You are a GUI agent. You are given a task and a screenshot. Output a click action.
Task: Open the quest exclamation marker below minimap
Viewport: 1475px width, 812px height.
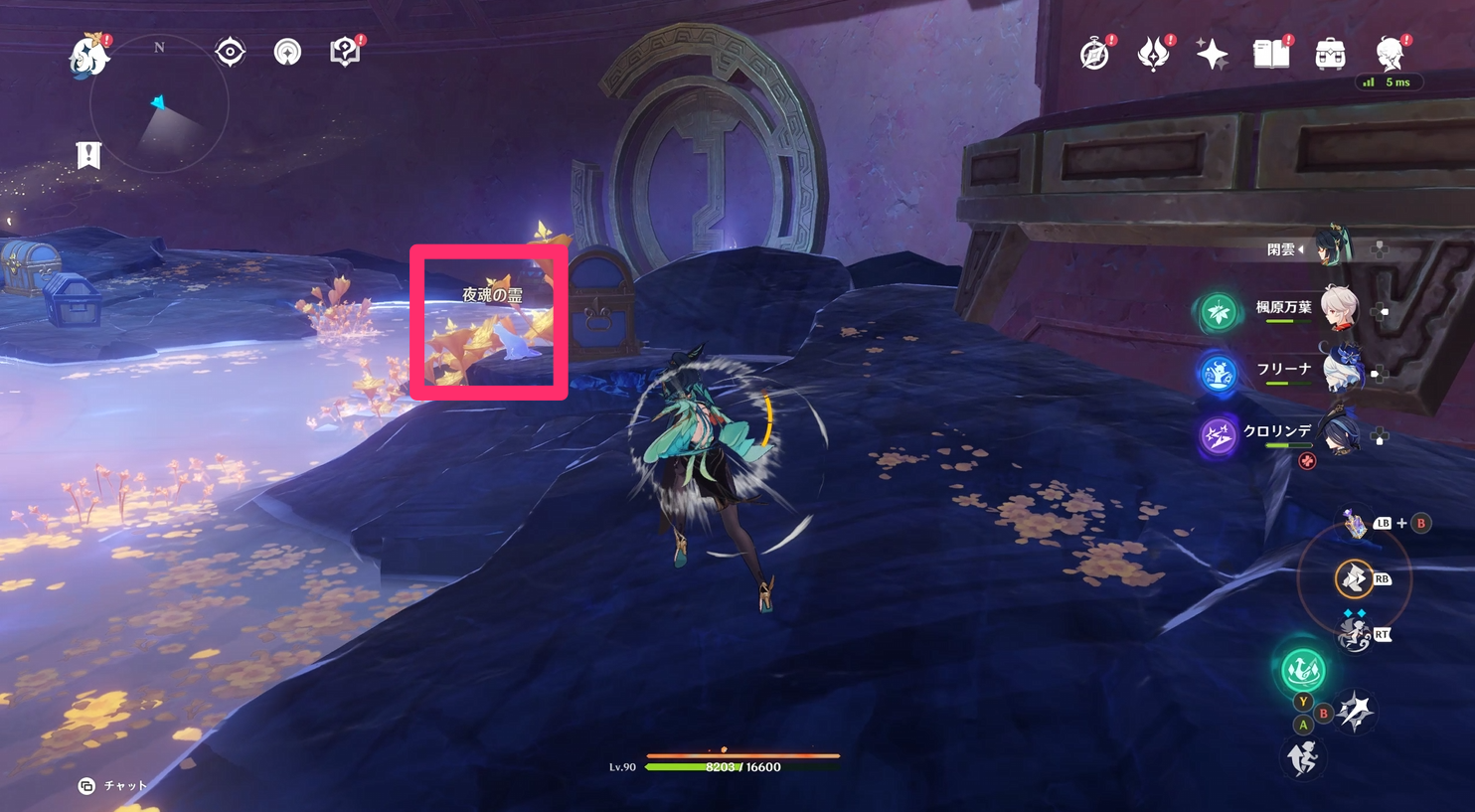88,155
